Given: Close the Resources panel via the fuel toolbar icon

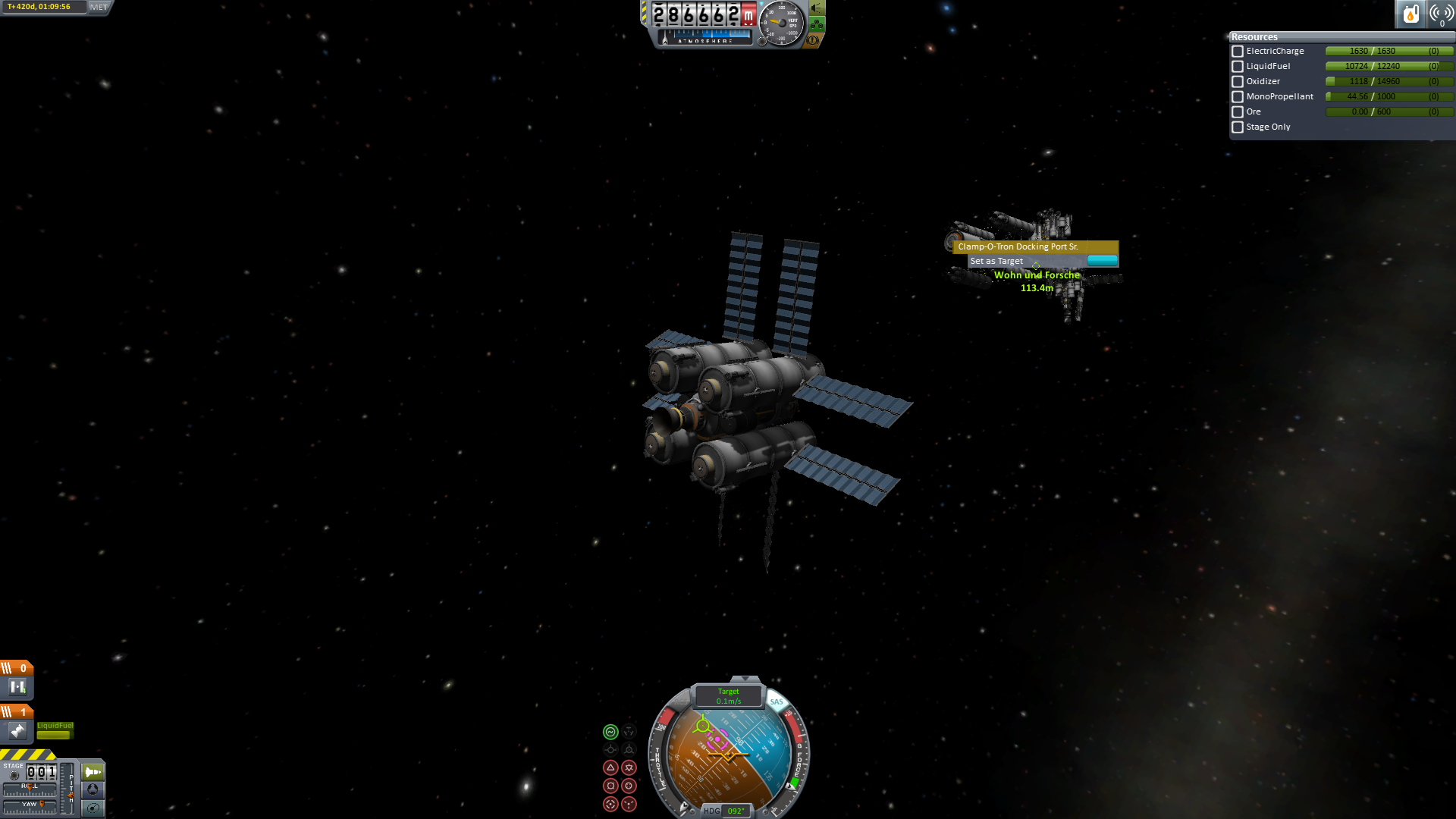Looking at the screenshot, I should click(1410, 14).
